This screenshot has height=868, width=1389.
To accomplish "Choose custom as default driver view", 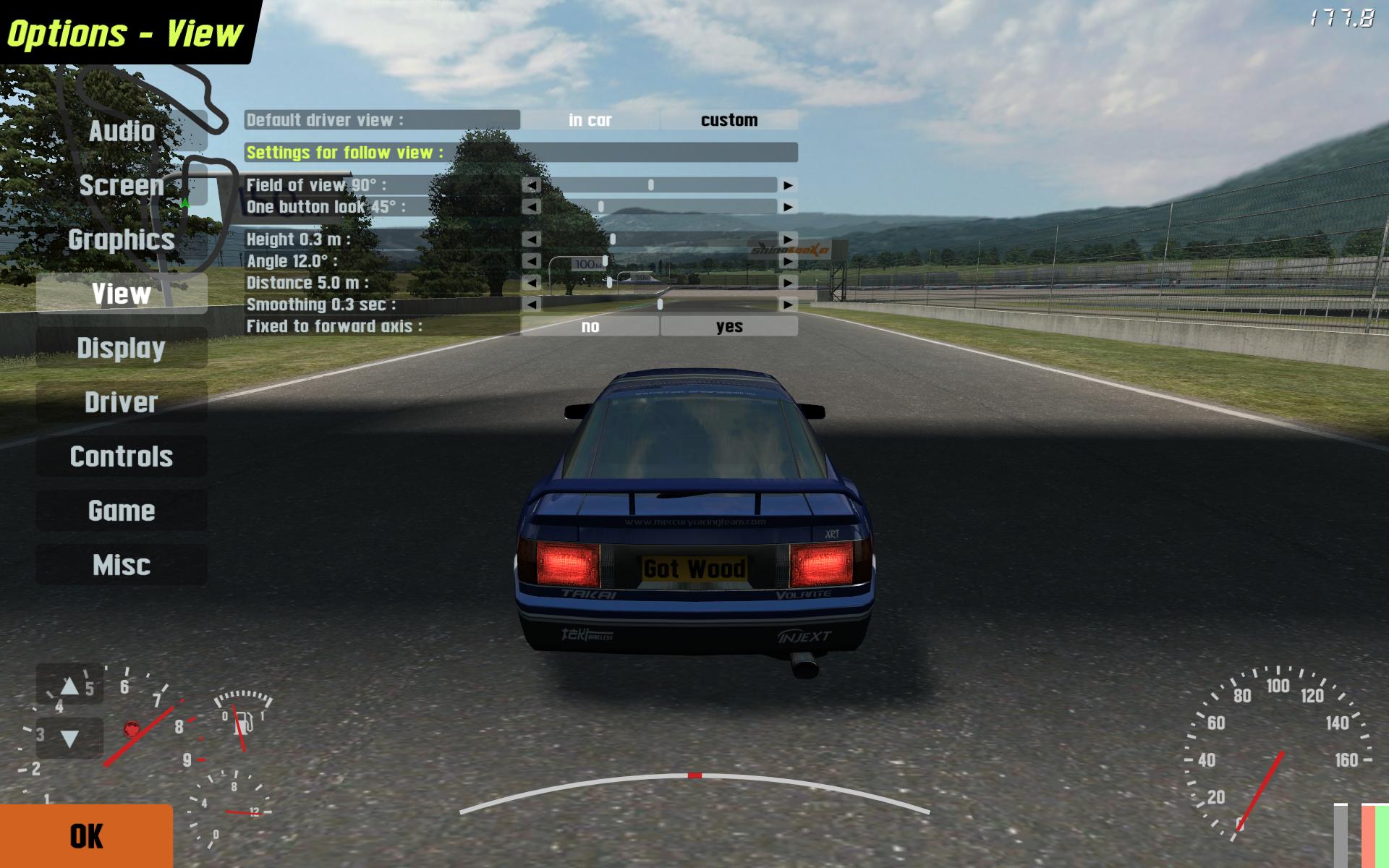I will point(729,120).
